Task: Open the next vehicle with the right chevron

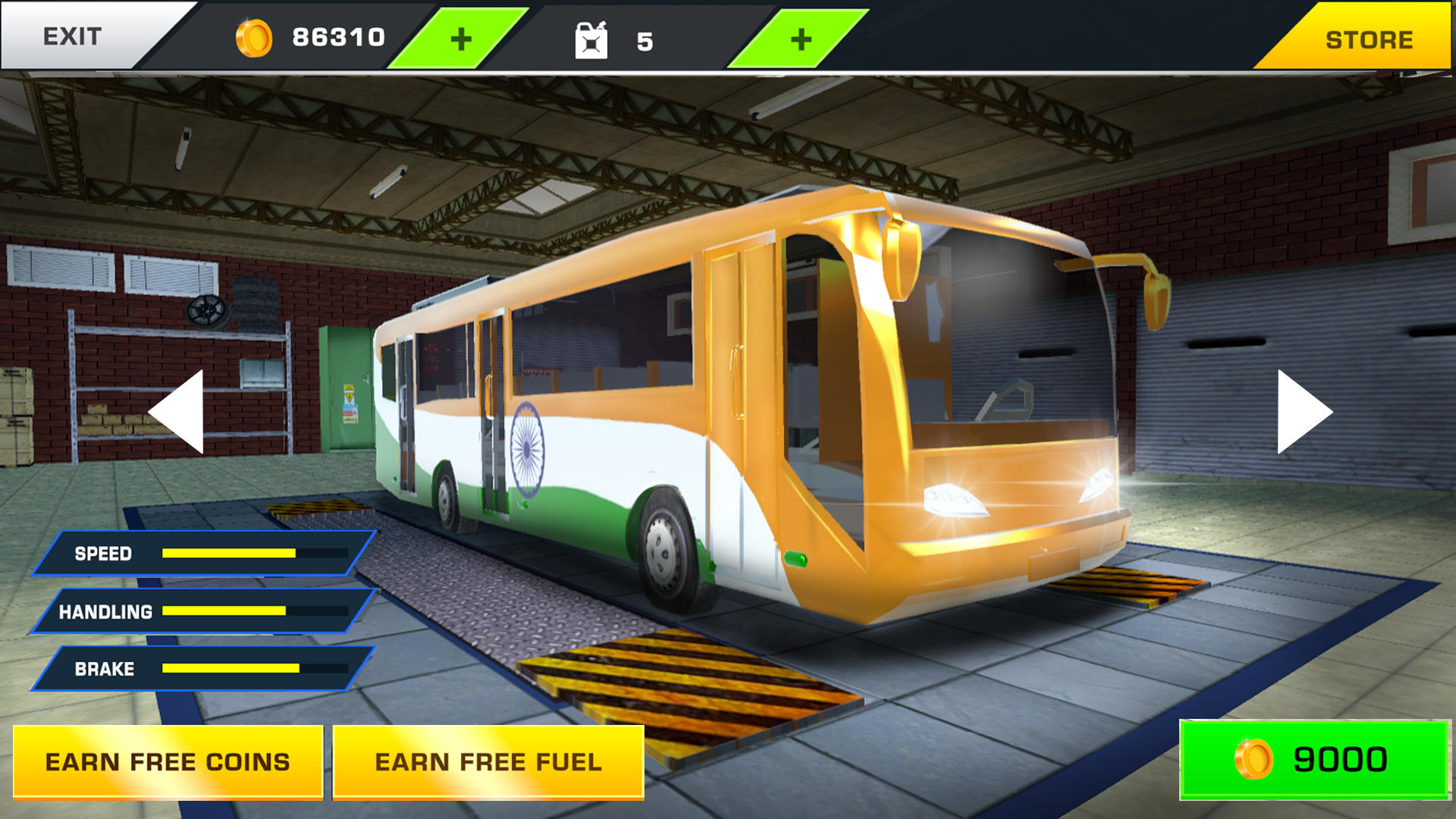Action: coord(1301,409)
